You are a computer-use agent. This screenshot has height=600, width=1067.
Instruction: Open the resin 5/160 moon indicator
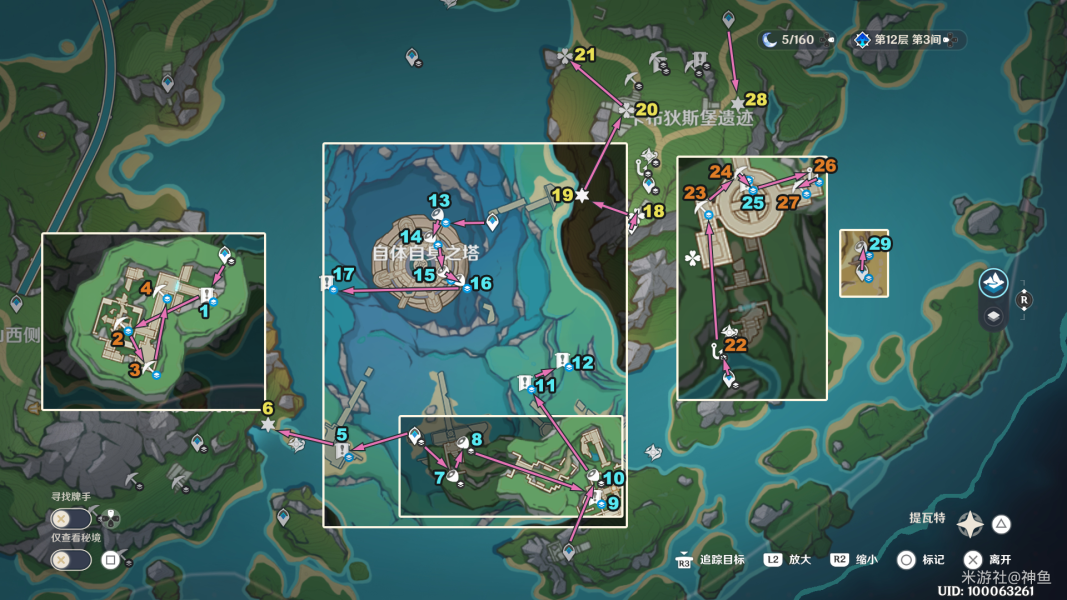coord(796,40)
